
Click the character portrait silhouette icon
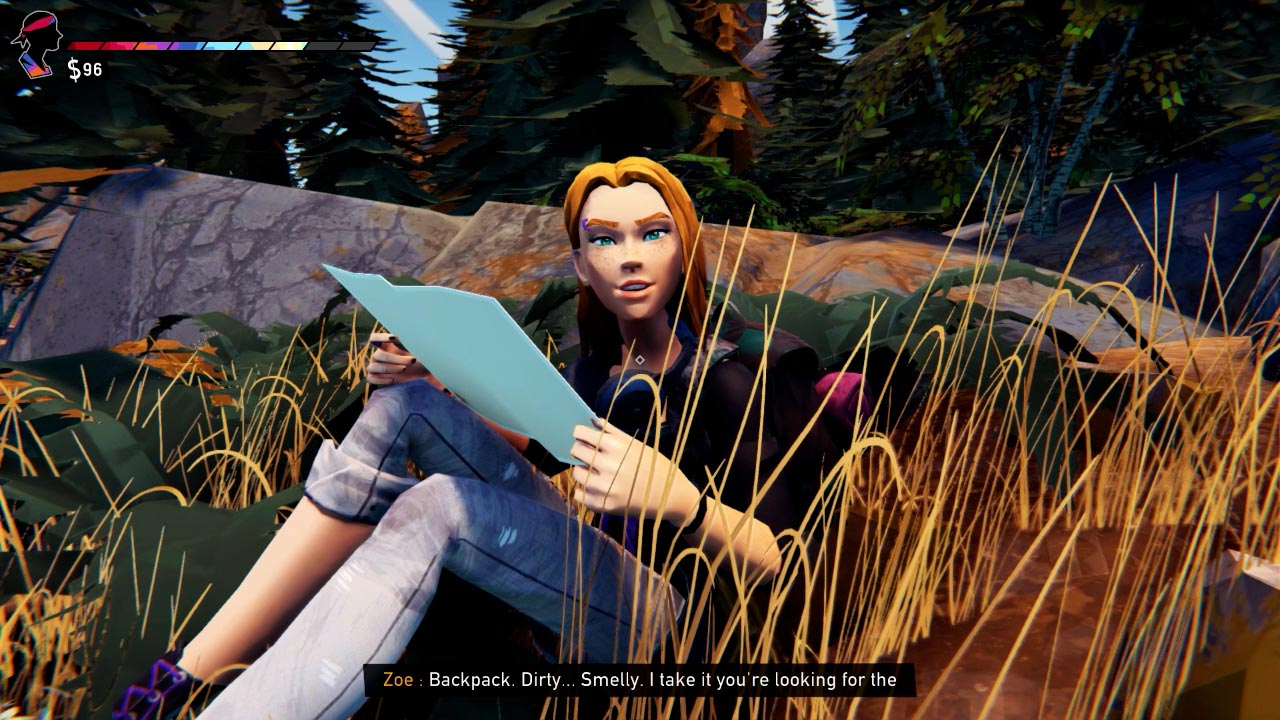(x=36, y=44)
